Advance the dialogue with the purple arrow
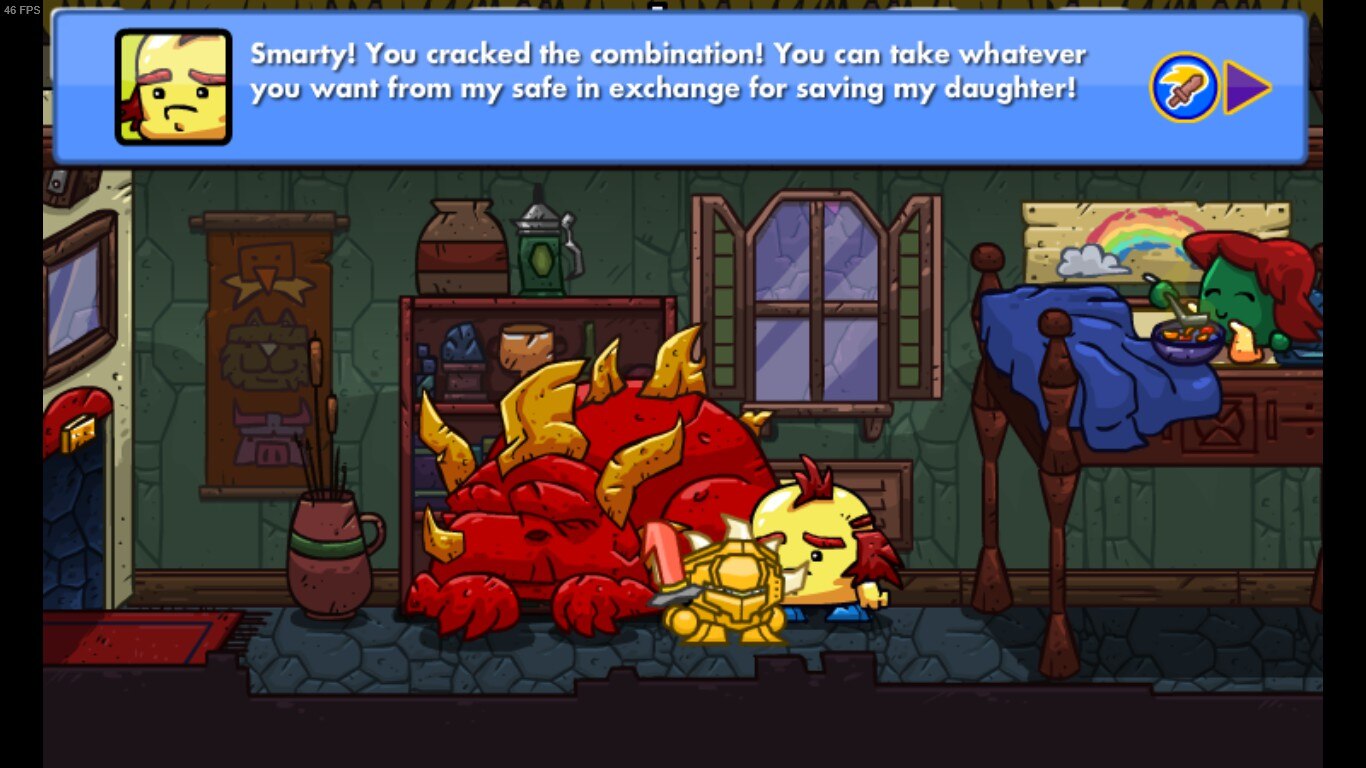This screenshot has width=1366, height=768. point(1244,88)
